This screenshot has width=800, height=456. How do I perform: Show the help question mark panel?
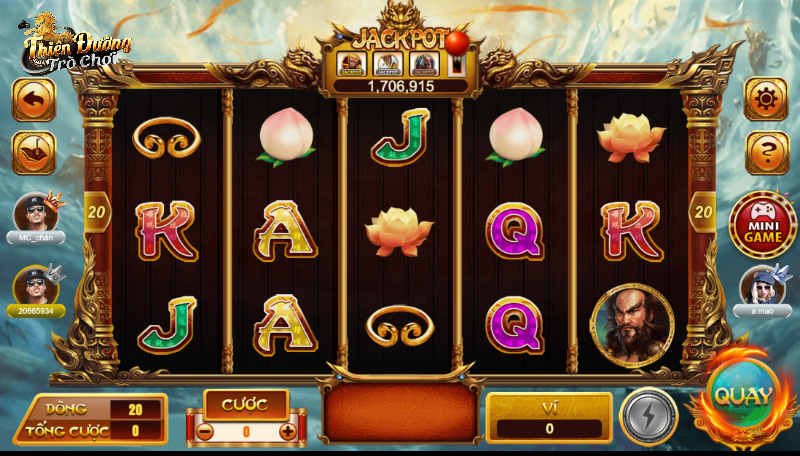[766, 153]
